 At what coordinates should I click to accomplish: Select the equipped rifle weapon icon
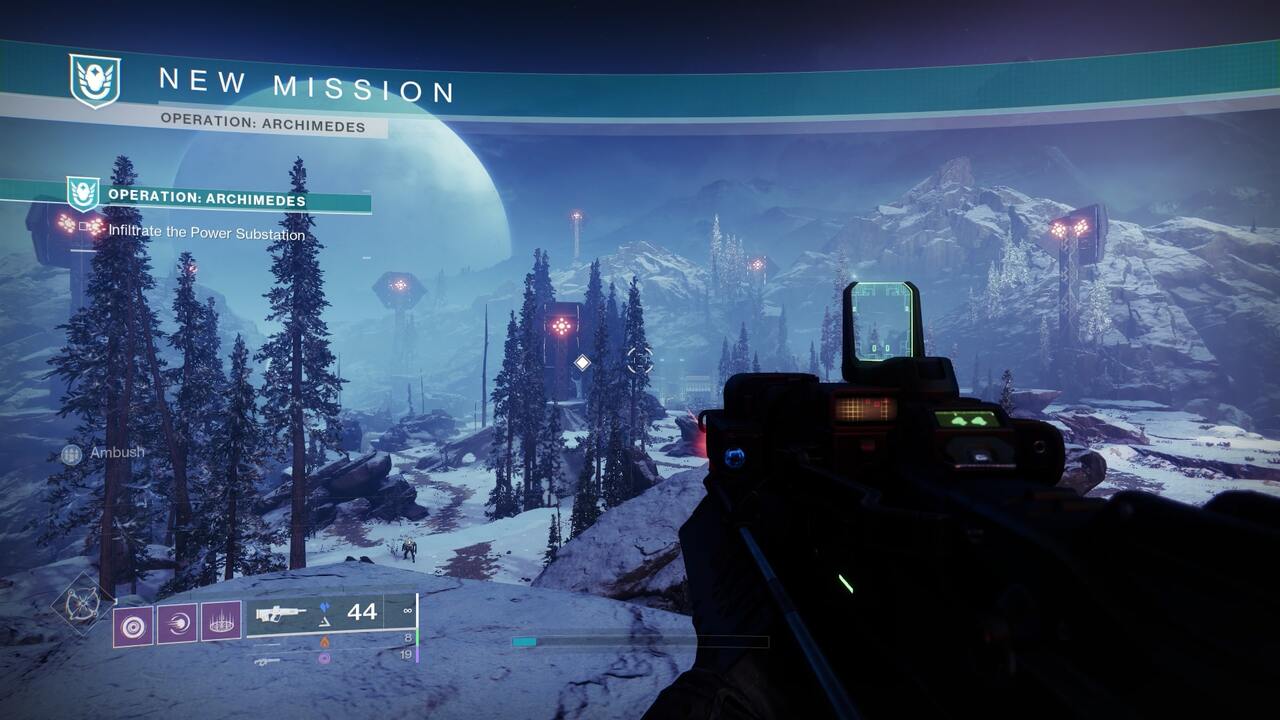[281, 613]
